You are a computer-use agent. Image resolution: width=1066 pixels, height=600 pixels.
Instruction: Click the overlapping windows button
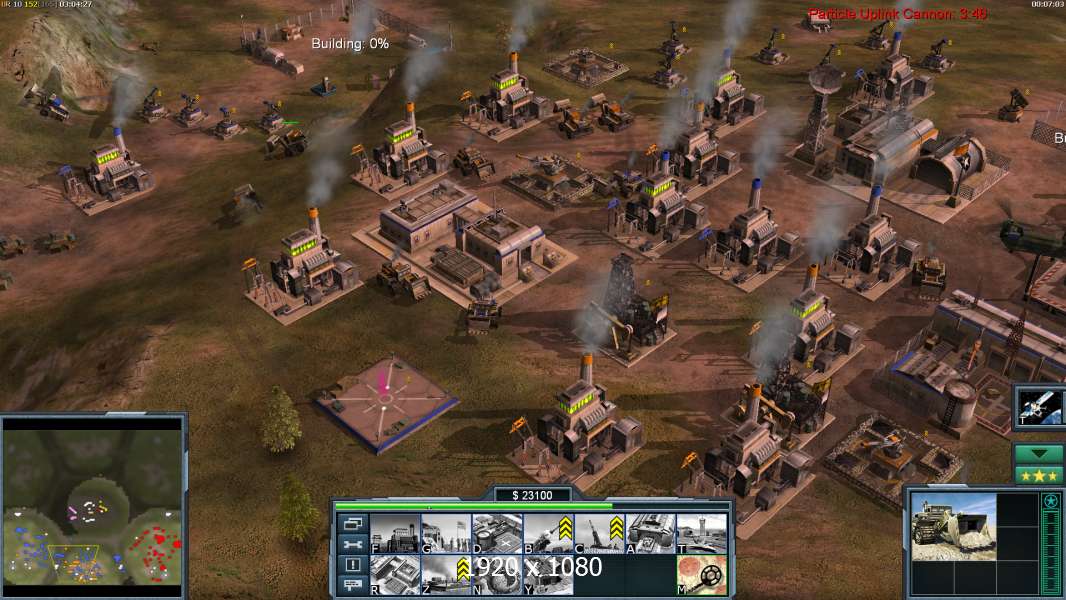[x=353, y=523]
